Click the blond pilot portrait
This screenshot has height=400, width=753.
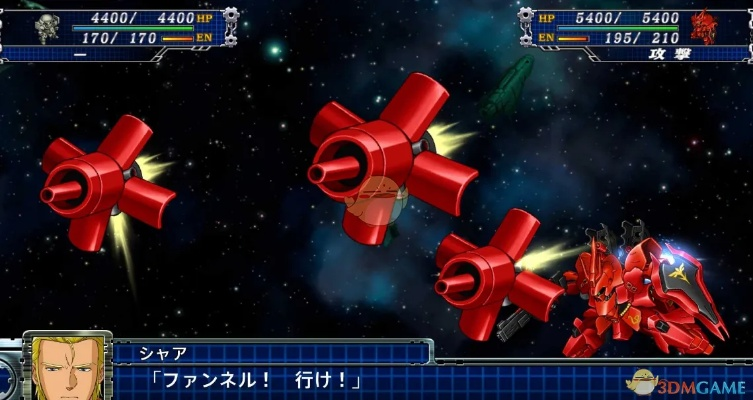pos(67,368)
